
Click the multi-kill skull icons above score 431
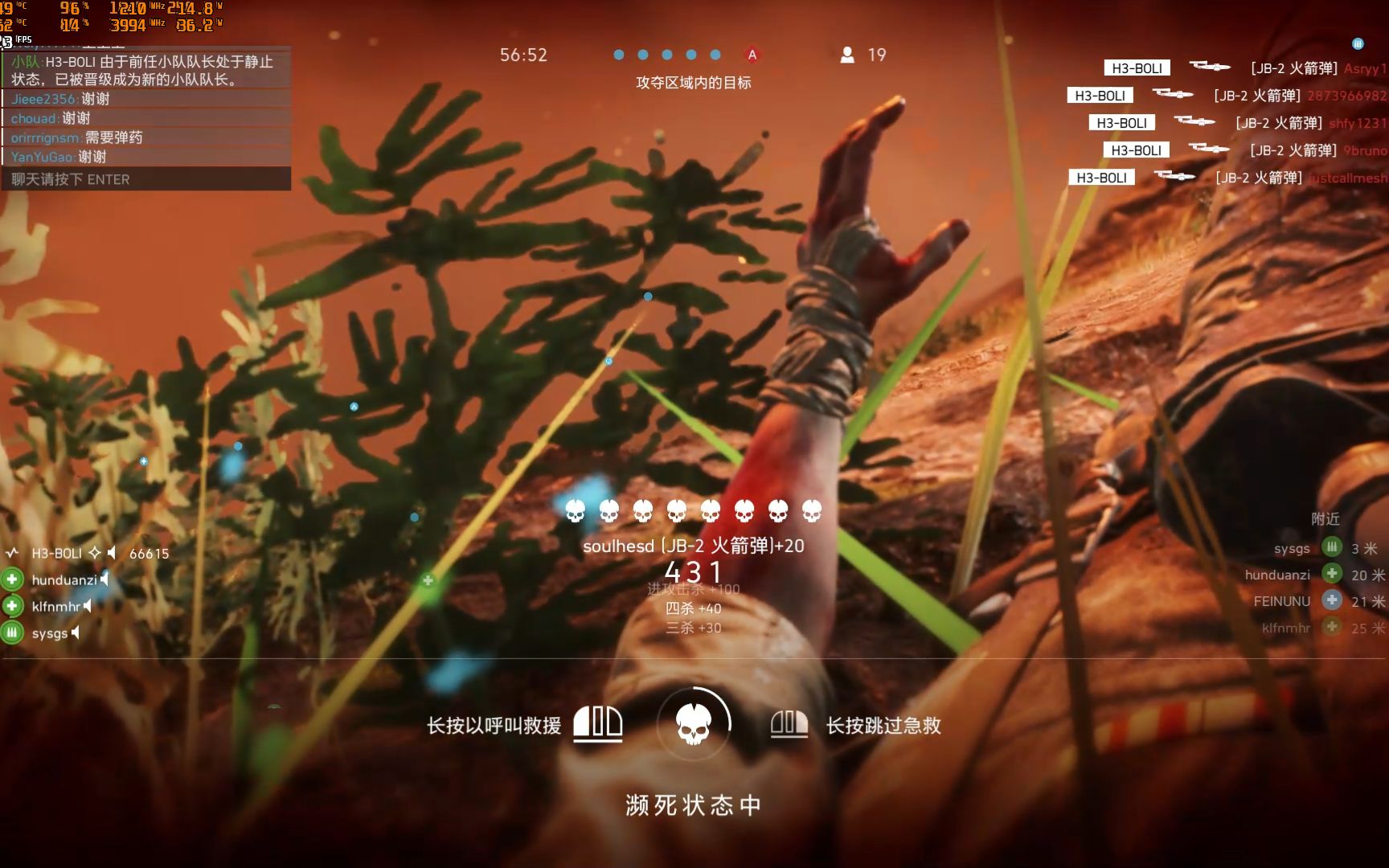point(693,510)
